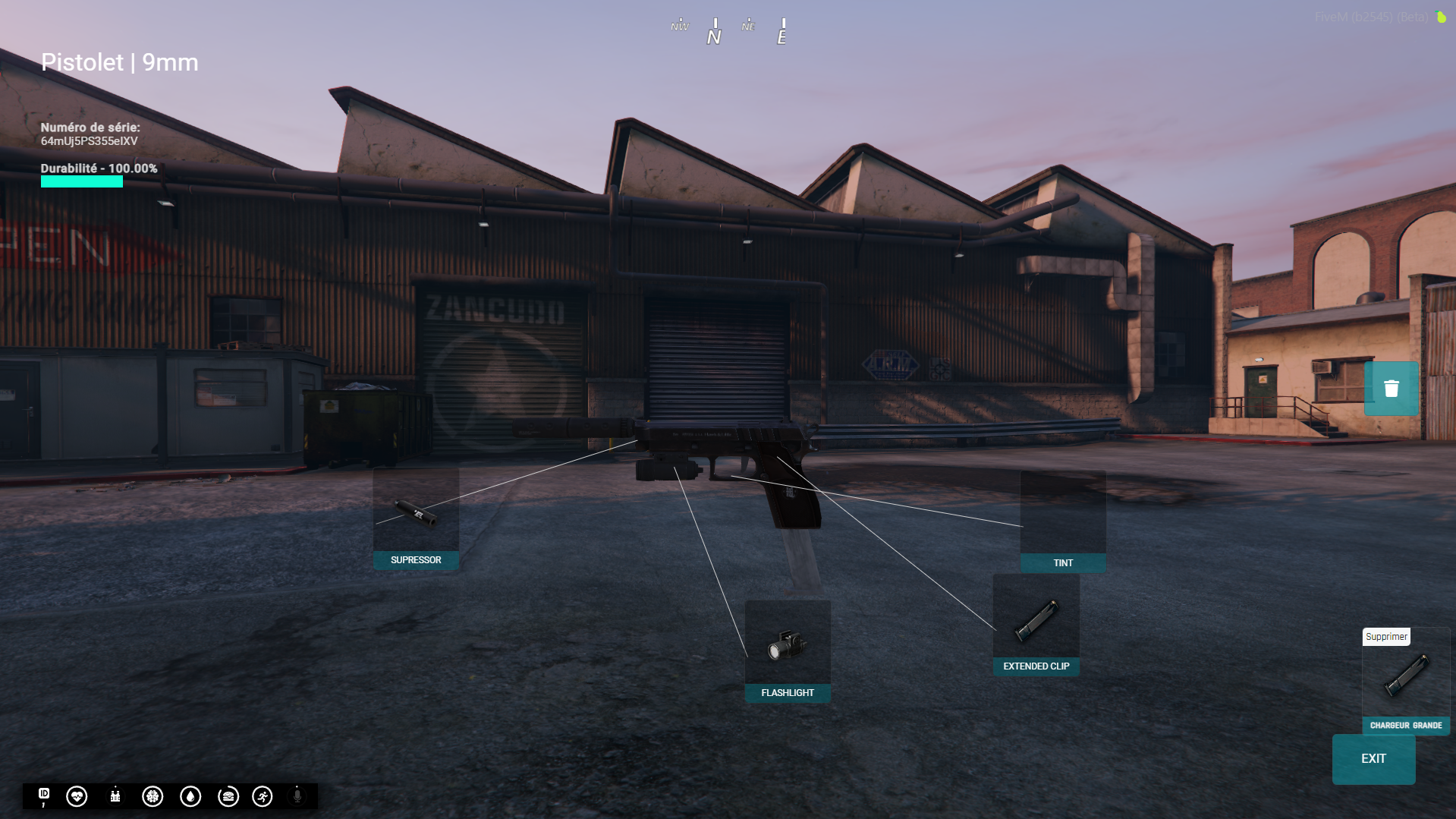This screenshot has width=1456, height=819.
Task: Click the running stamina icon in HUD
Action: pos(261,796)
